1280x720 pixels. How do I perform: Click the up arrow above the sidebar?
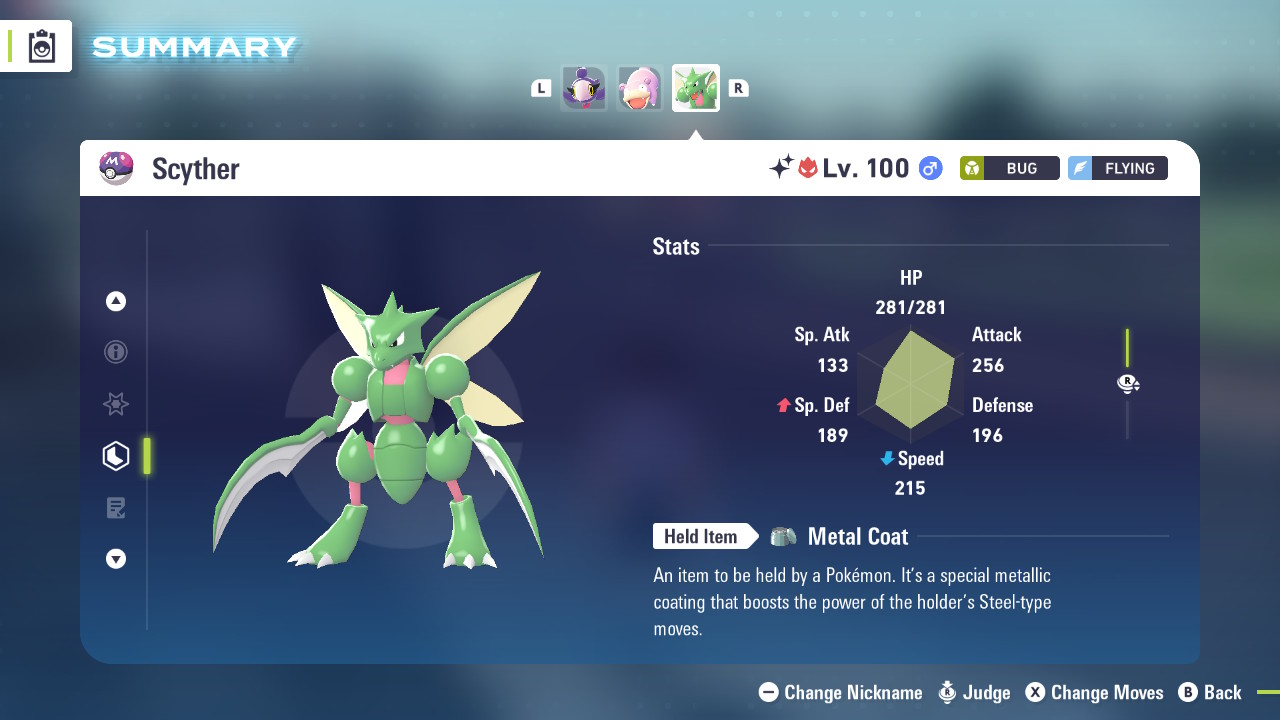pos(115,300)
